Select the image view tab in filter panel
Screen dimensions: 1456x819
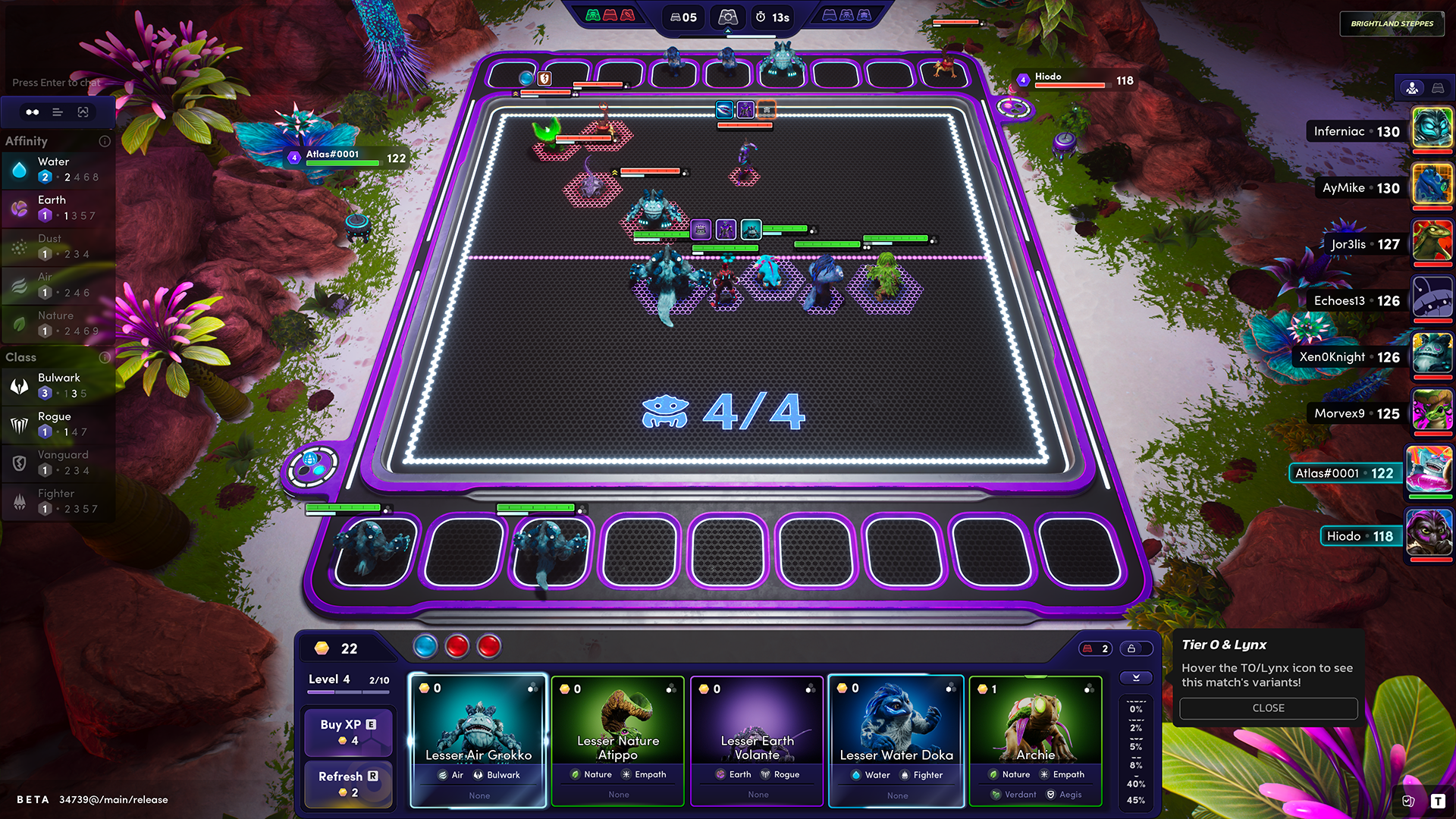(x=83, y=112)
